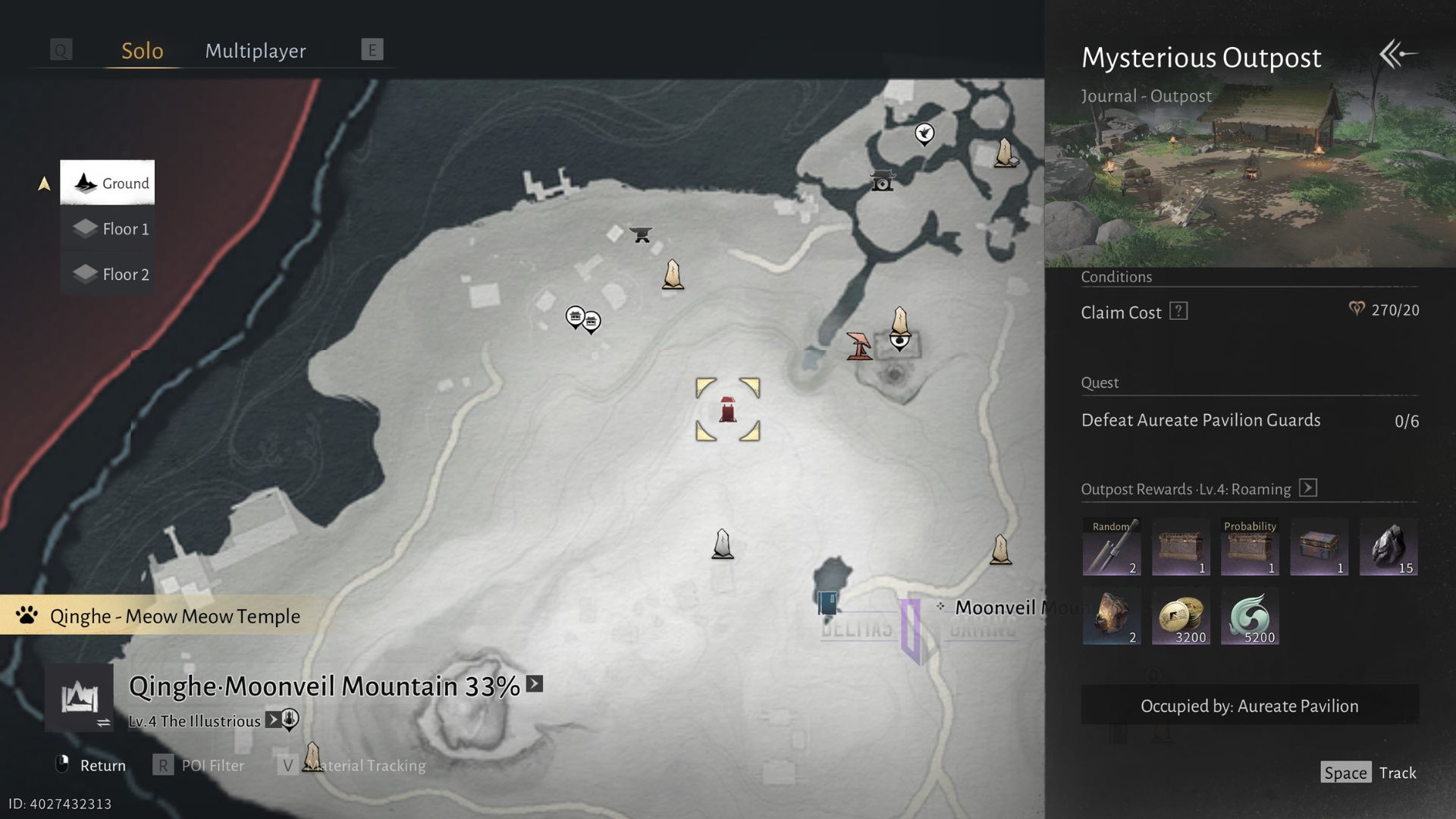The height and width of the screenshot is (819, 1456).
Task: Switch to the Multiplayer tab
Action: [255, 51]
